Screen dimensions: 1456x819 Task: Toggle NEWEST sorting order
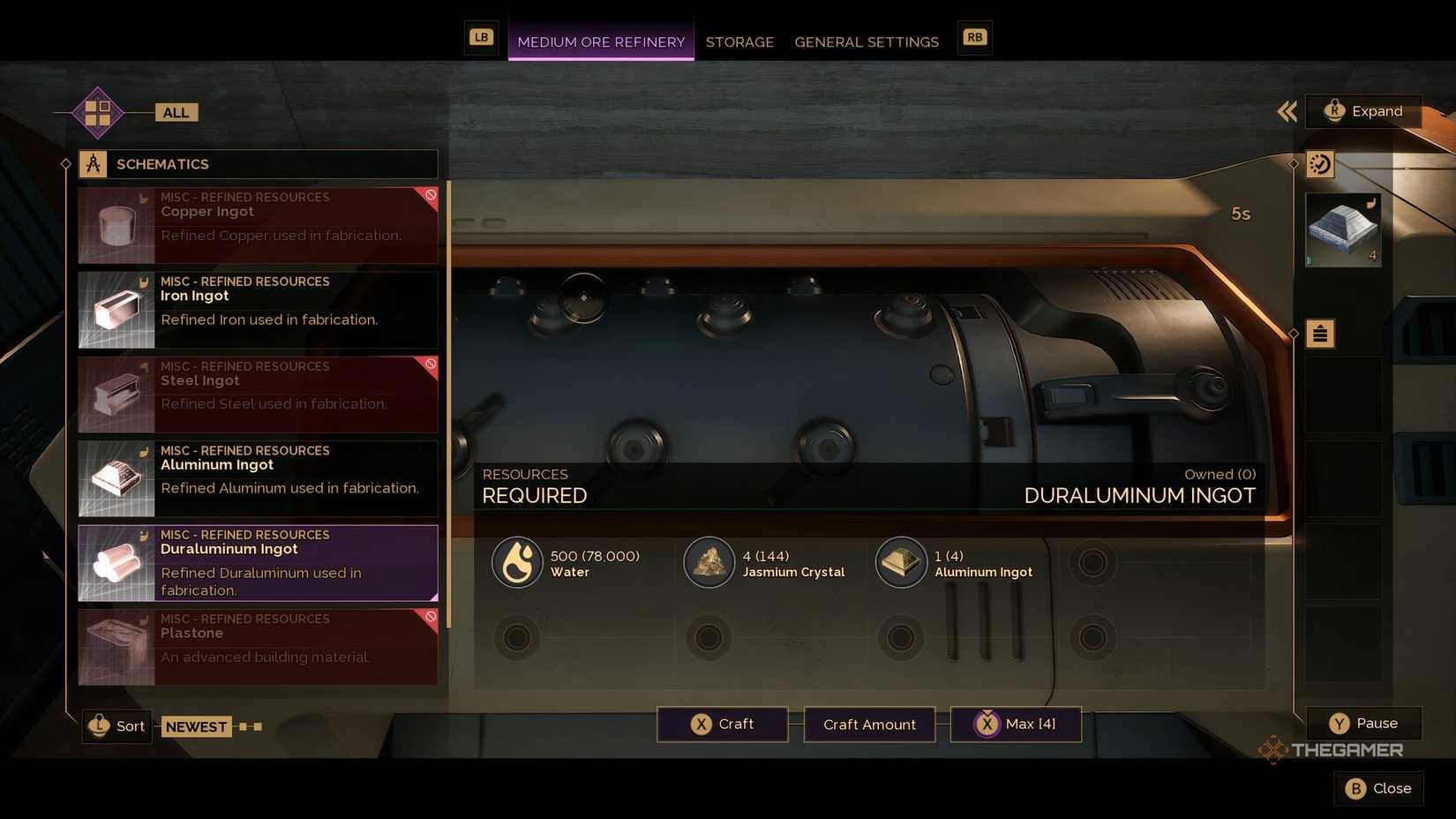[196, 725]
